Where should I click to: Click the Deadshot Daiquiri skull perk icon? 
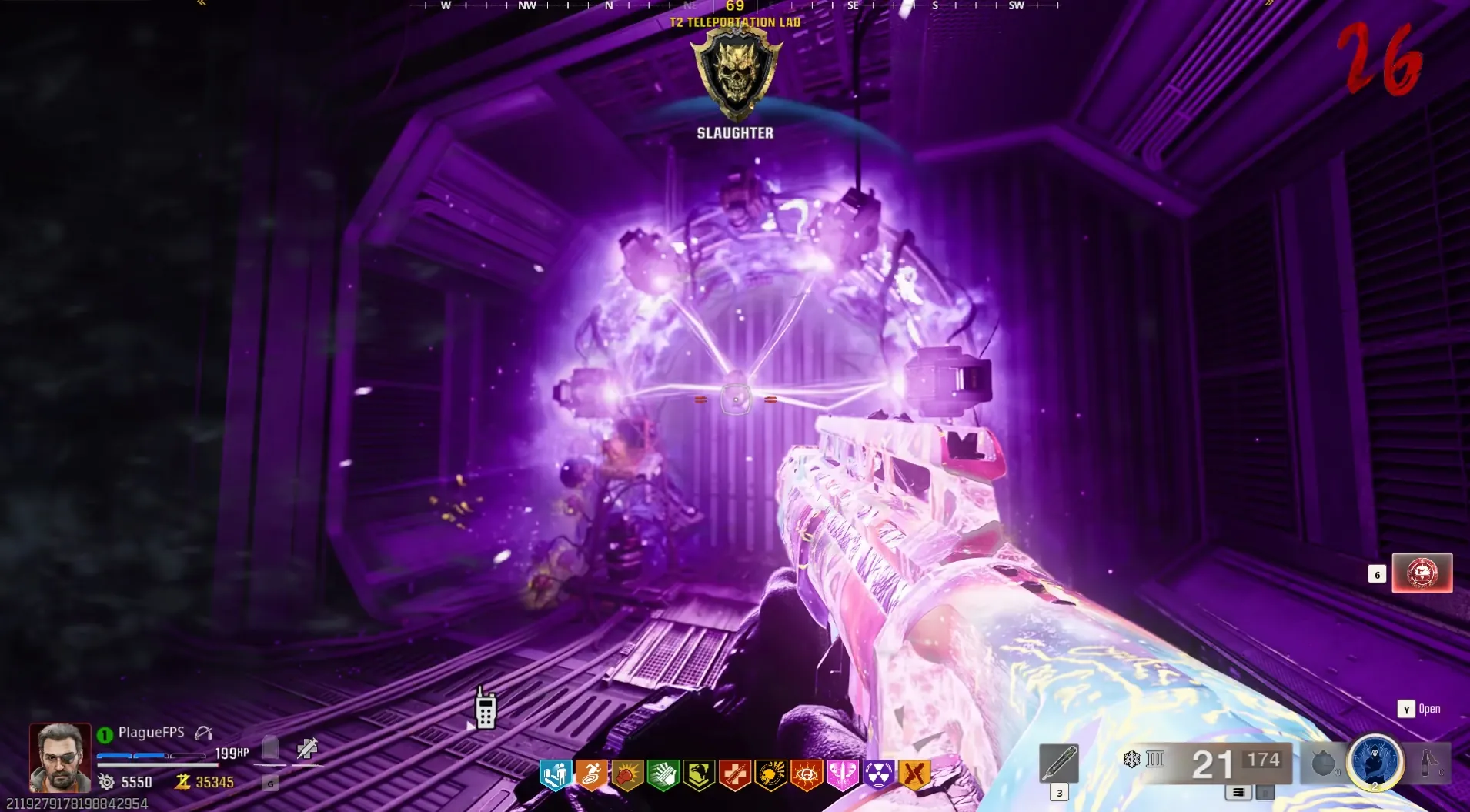coord(770,774)
